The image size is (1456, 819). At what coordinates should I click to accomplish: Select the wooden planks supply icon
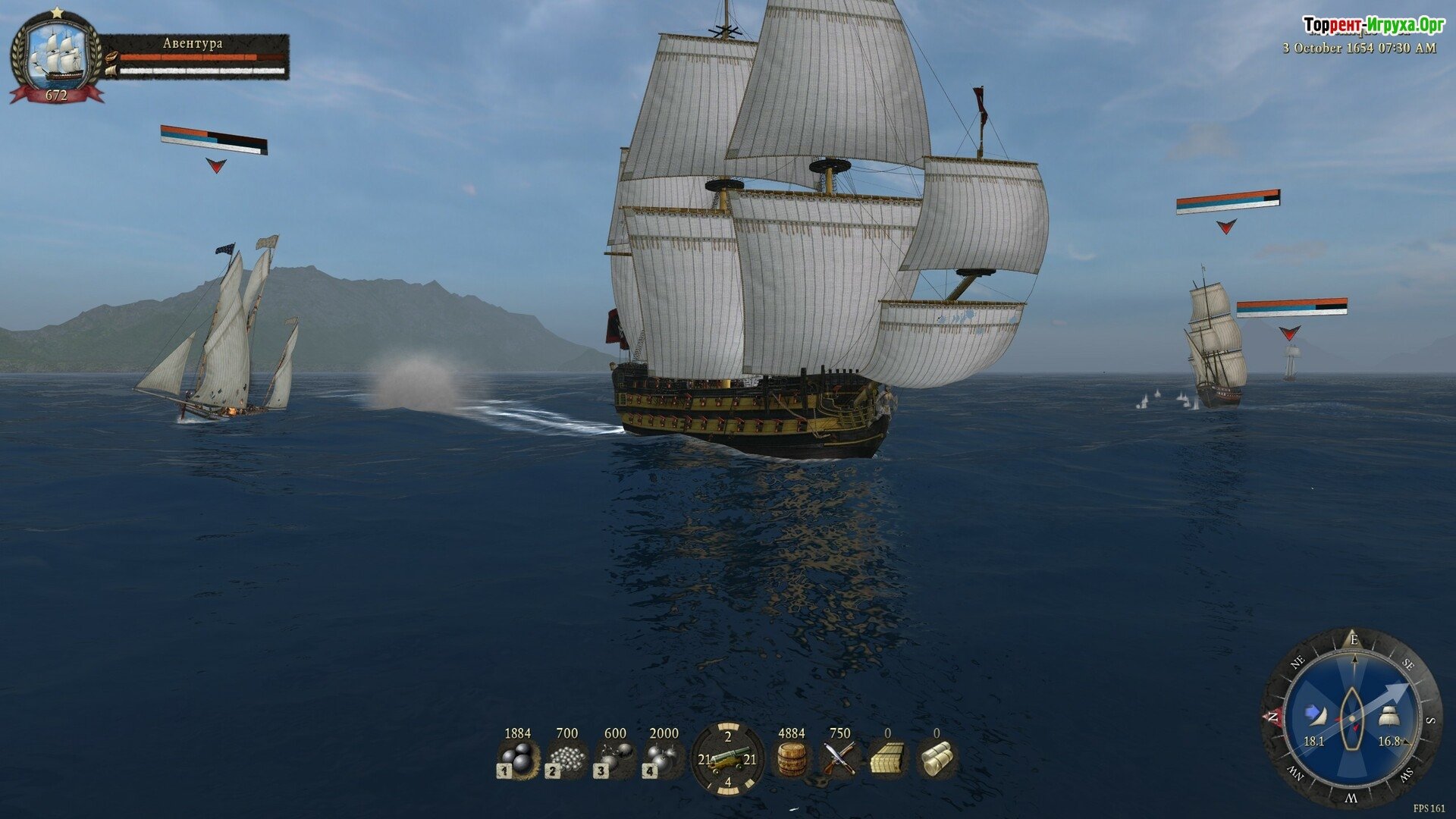click(x=888, y=758)
